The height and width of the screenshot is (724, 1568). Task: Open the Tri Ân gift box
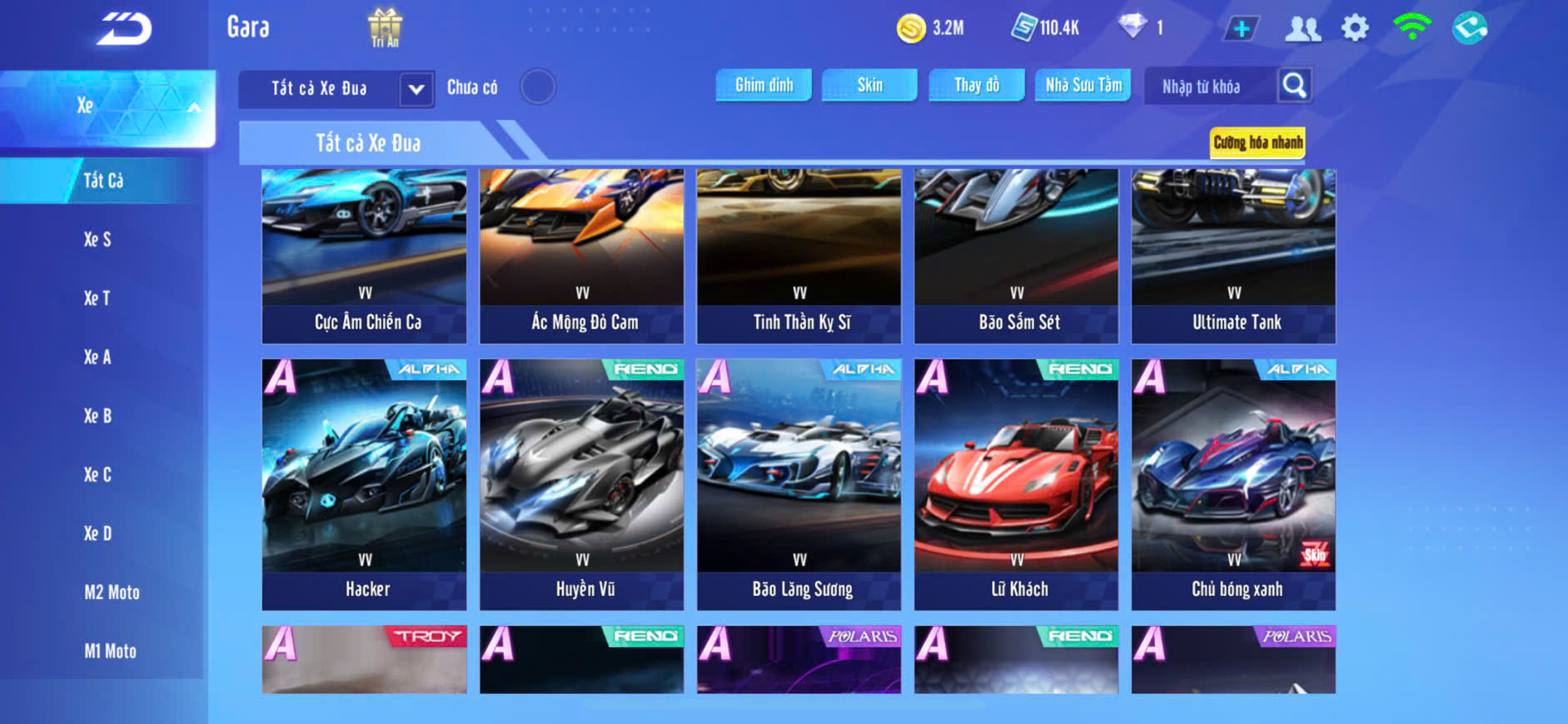coord(385,27)
